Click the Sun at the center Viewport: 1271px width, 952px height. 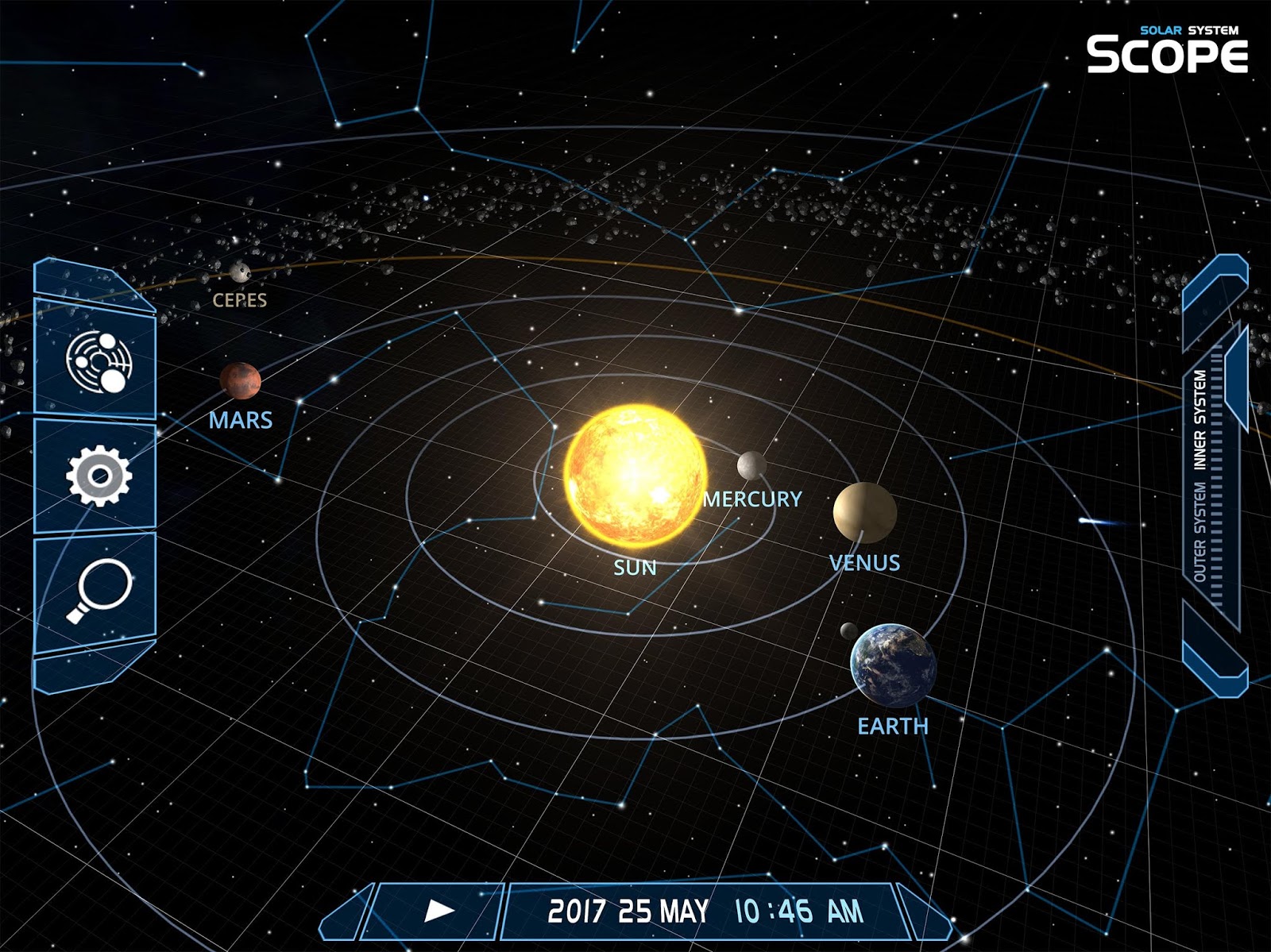635,476
